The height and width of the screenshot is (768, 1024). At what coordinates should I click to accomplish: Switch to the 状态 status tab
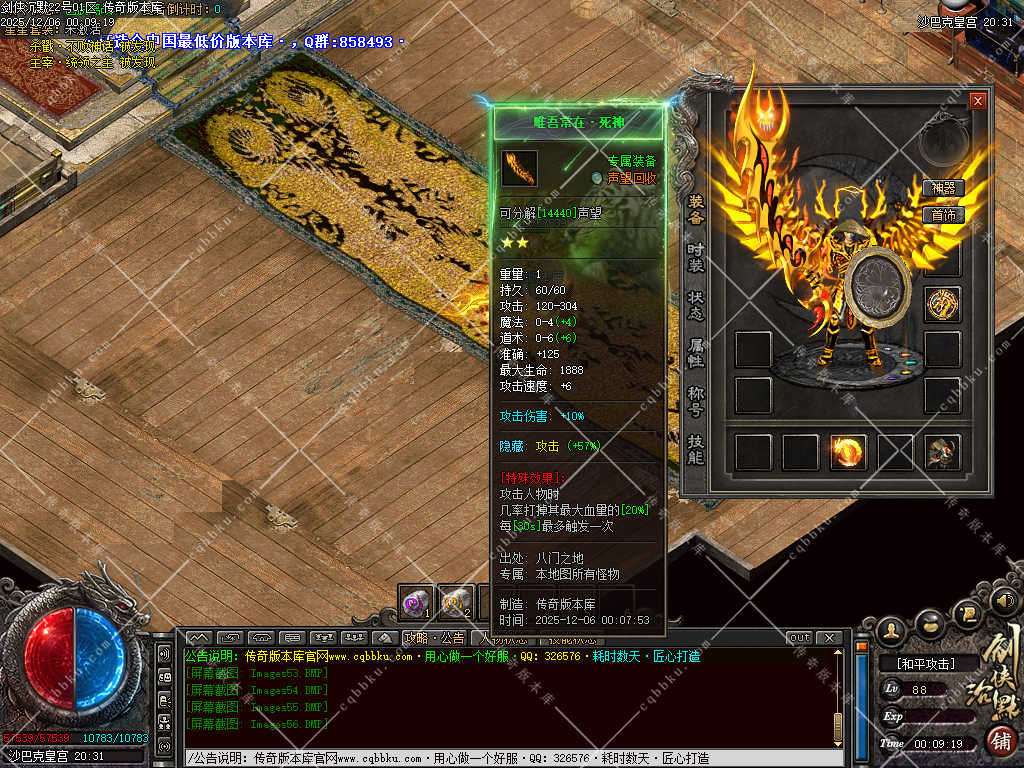point(696,305)
